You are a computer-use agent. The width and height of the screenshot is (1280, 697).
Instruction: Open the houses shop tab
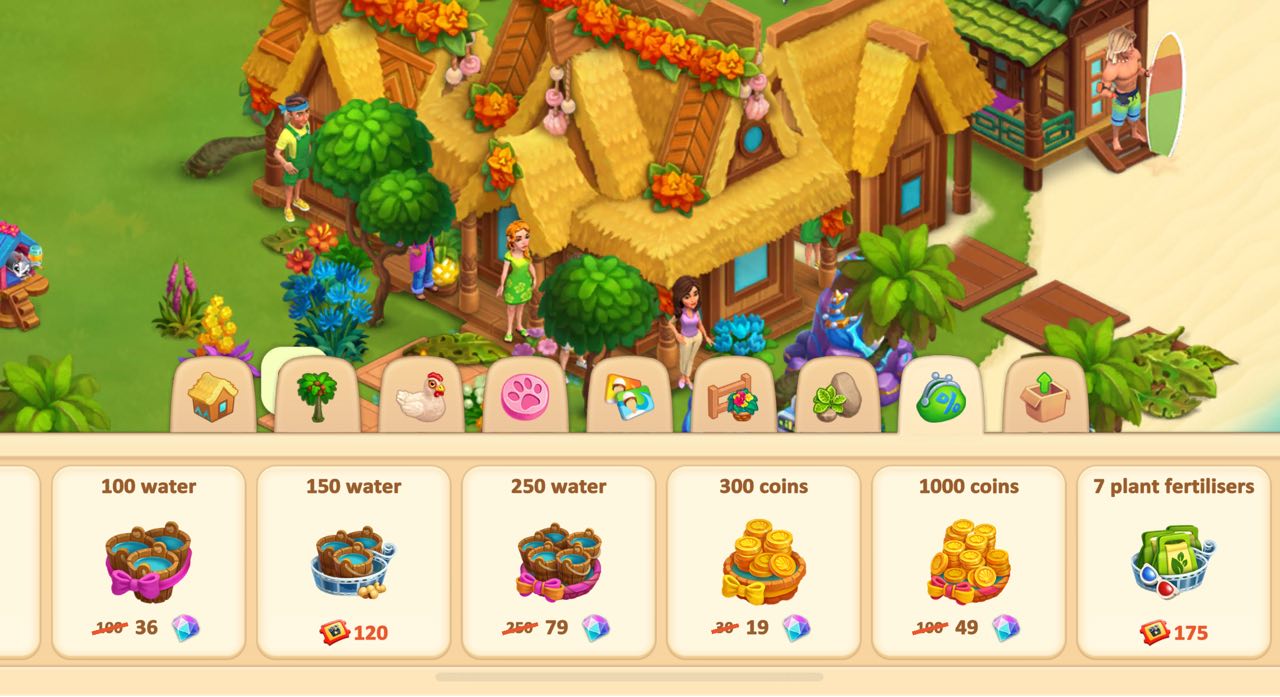click(x=213, y=397)
